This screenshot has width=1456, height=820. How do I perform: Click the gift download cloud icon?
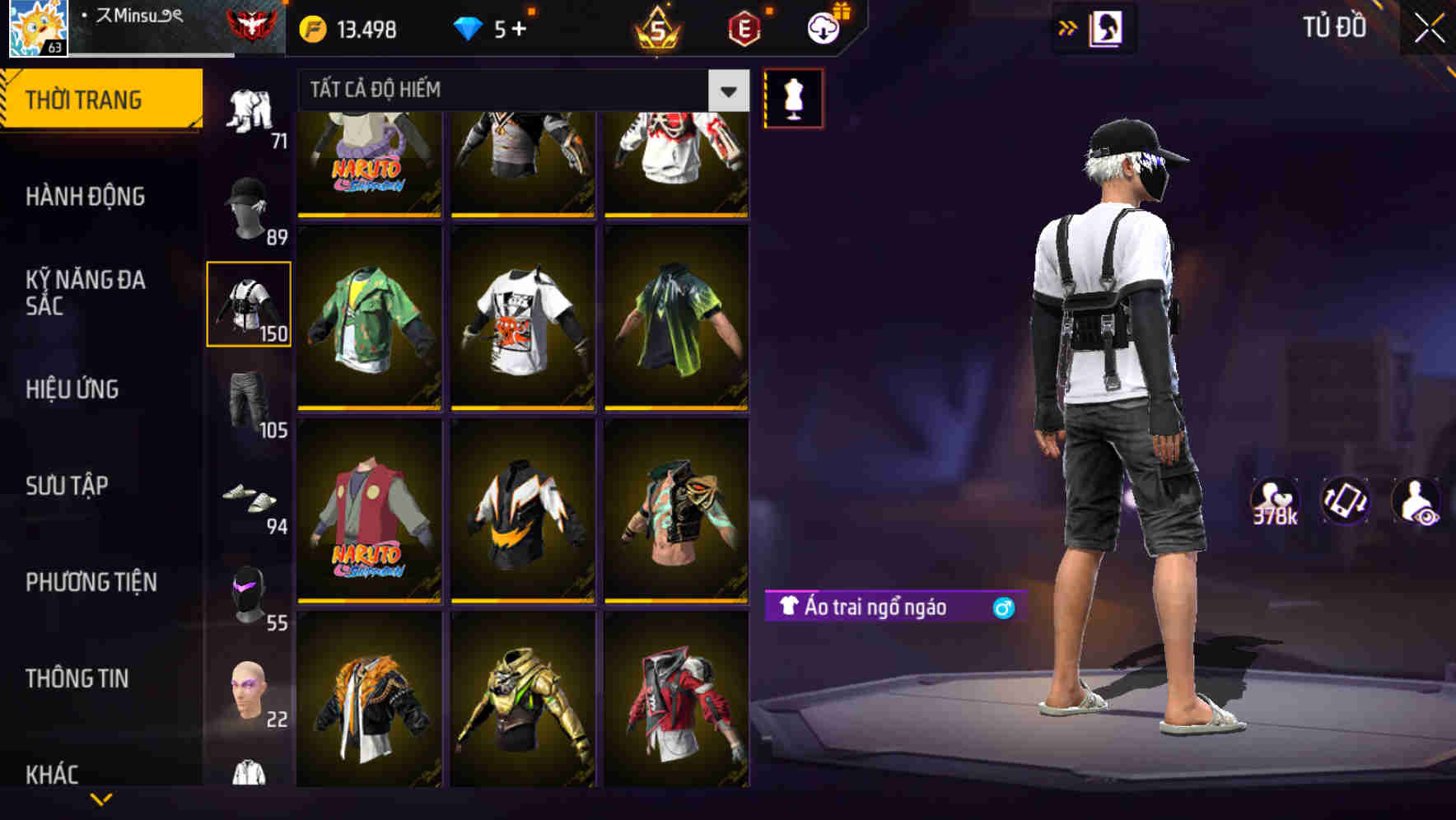[823, 26]
